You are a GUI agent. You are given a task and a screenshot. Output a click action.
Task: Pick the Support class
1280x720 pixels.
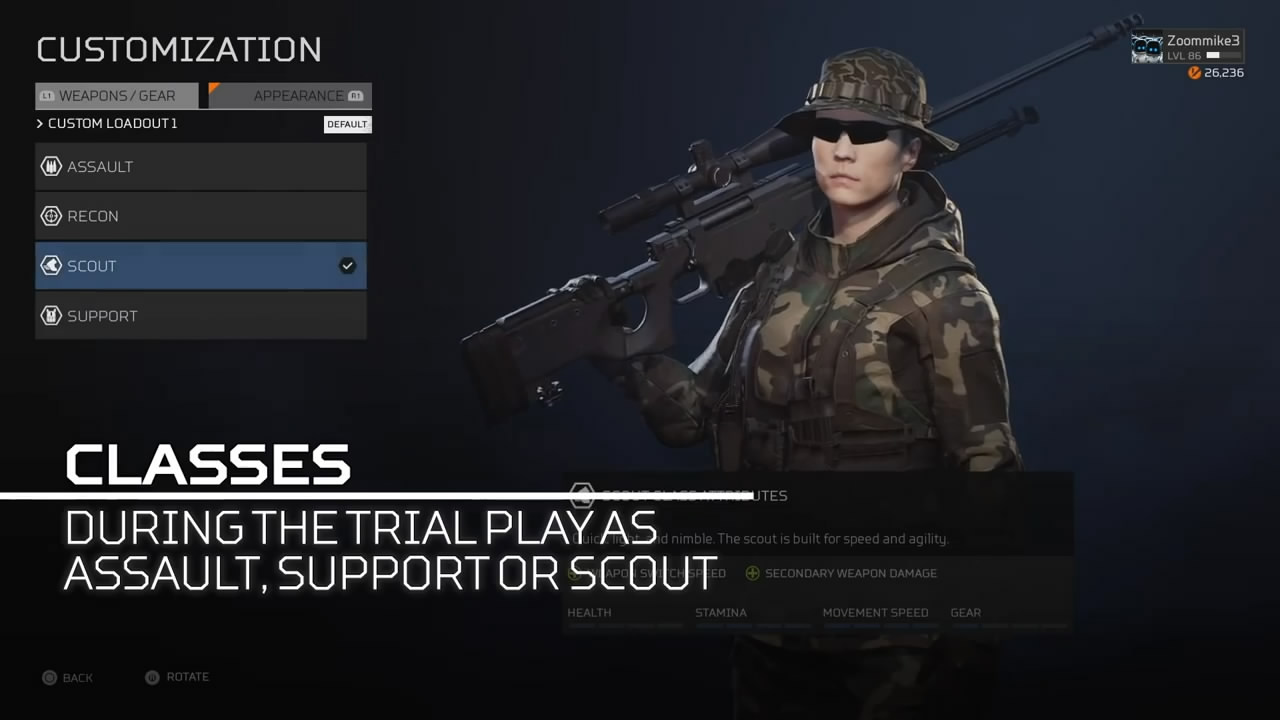[x=200, y=316]
